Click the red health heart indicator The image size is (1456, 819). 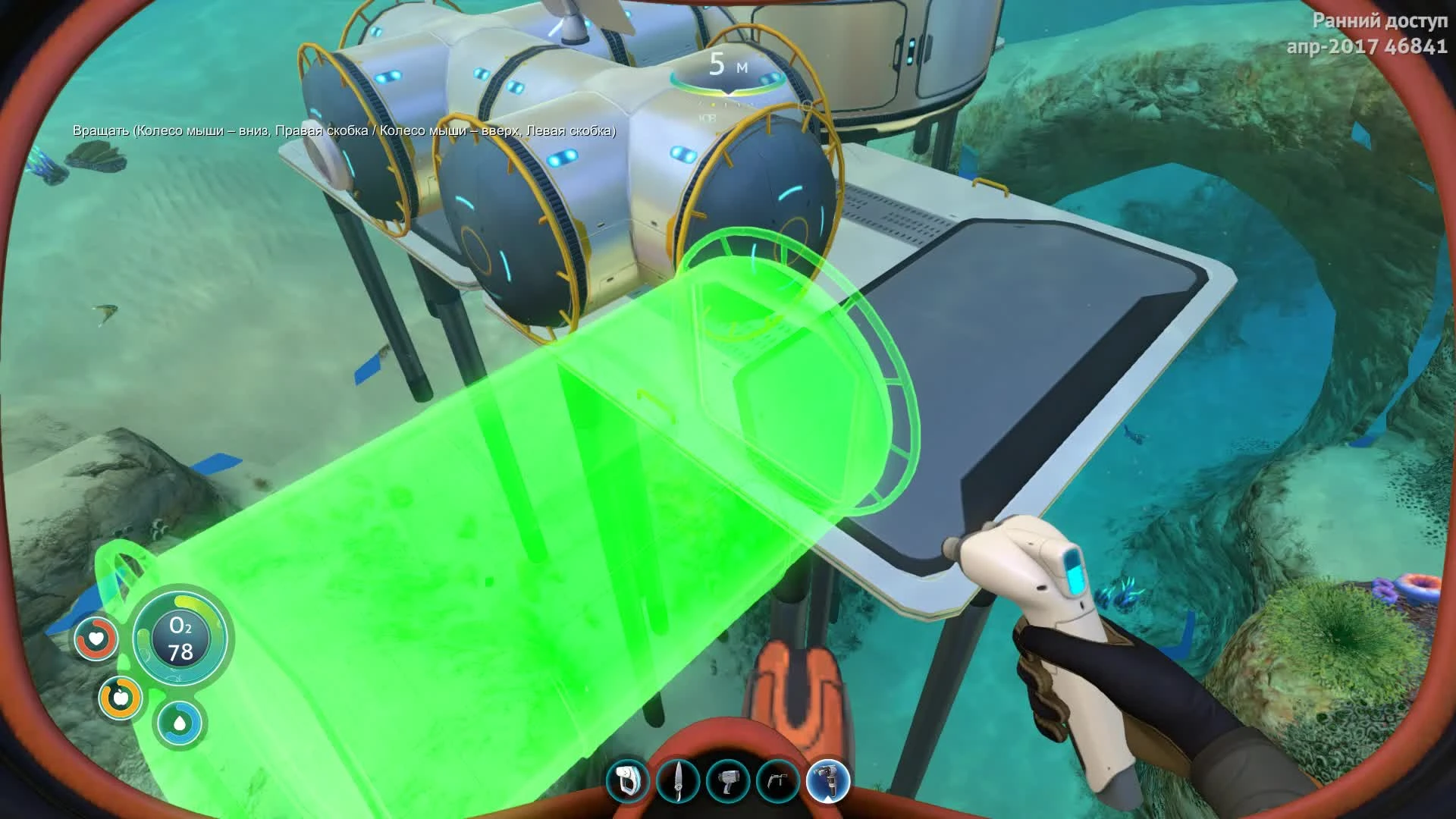click(96, 639)
